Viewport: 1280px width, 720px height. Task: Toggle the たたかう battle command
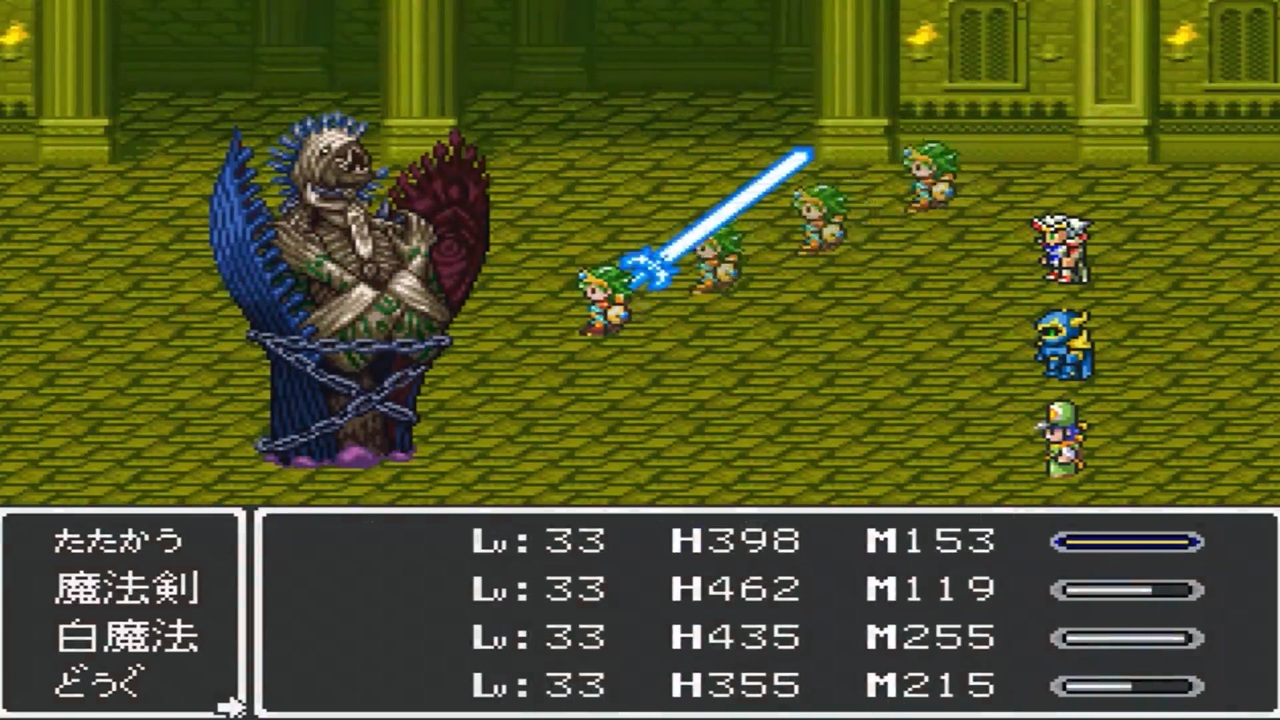120,541
